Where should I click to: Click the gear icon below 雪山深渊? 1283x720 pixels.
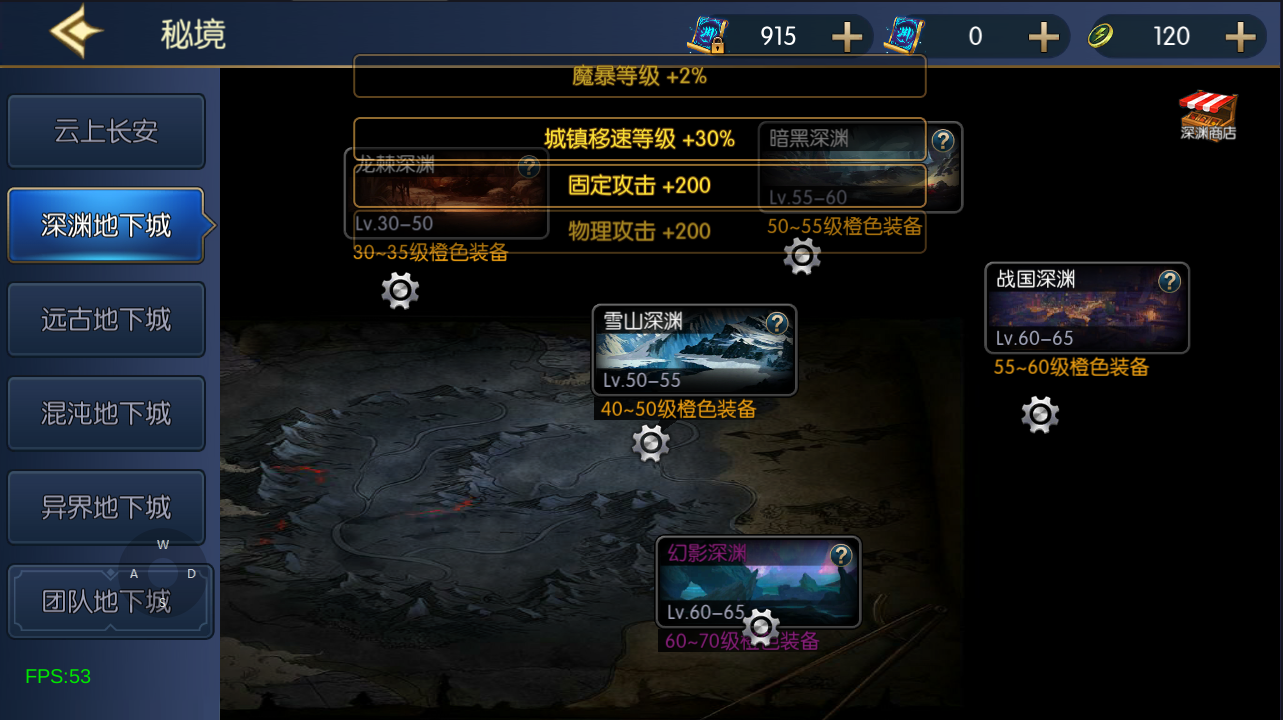(x=649, y=442)
